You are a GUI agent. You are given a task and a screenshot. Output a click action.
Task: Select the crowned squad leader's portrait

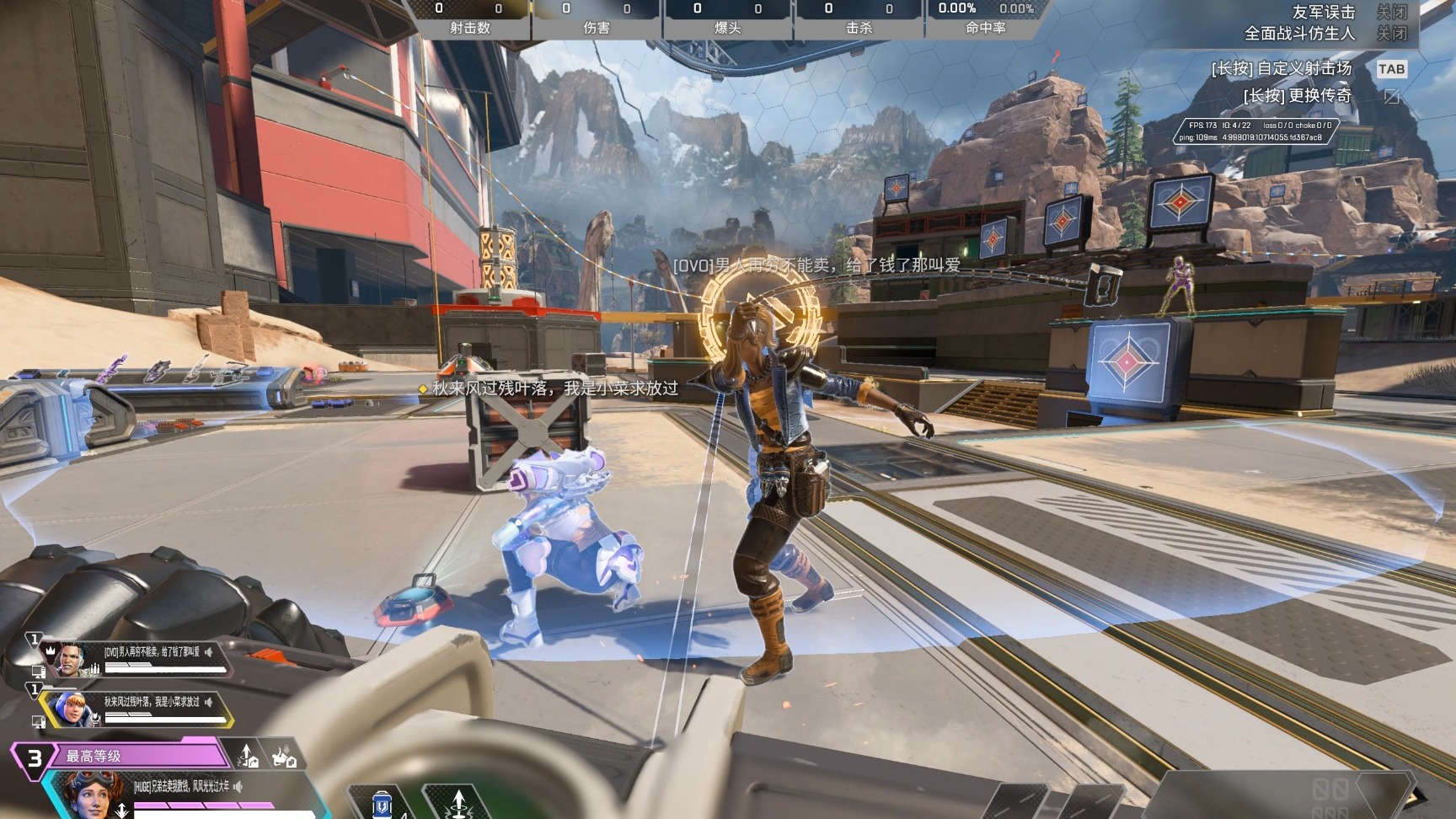(72, 658)
